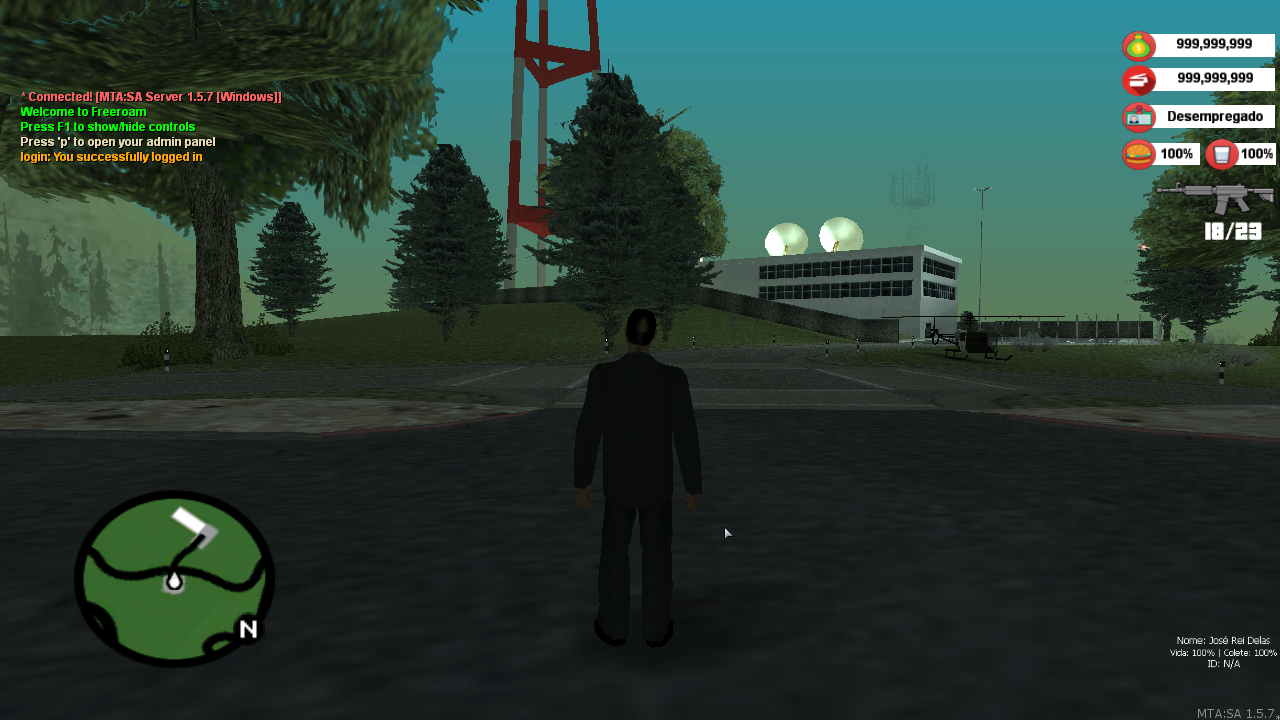The image size is (1280, 720).
Task: Select the Connected server message
Action: coord(150,96)
